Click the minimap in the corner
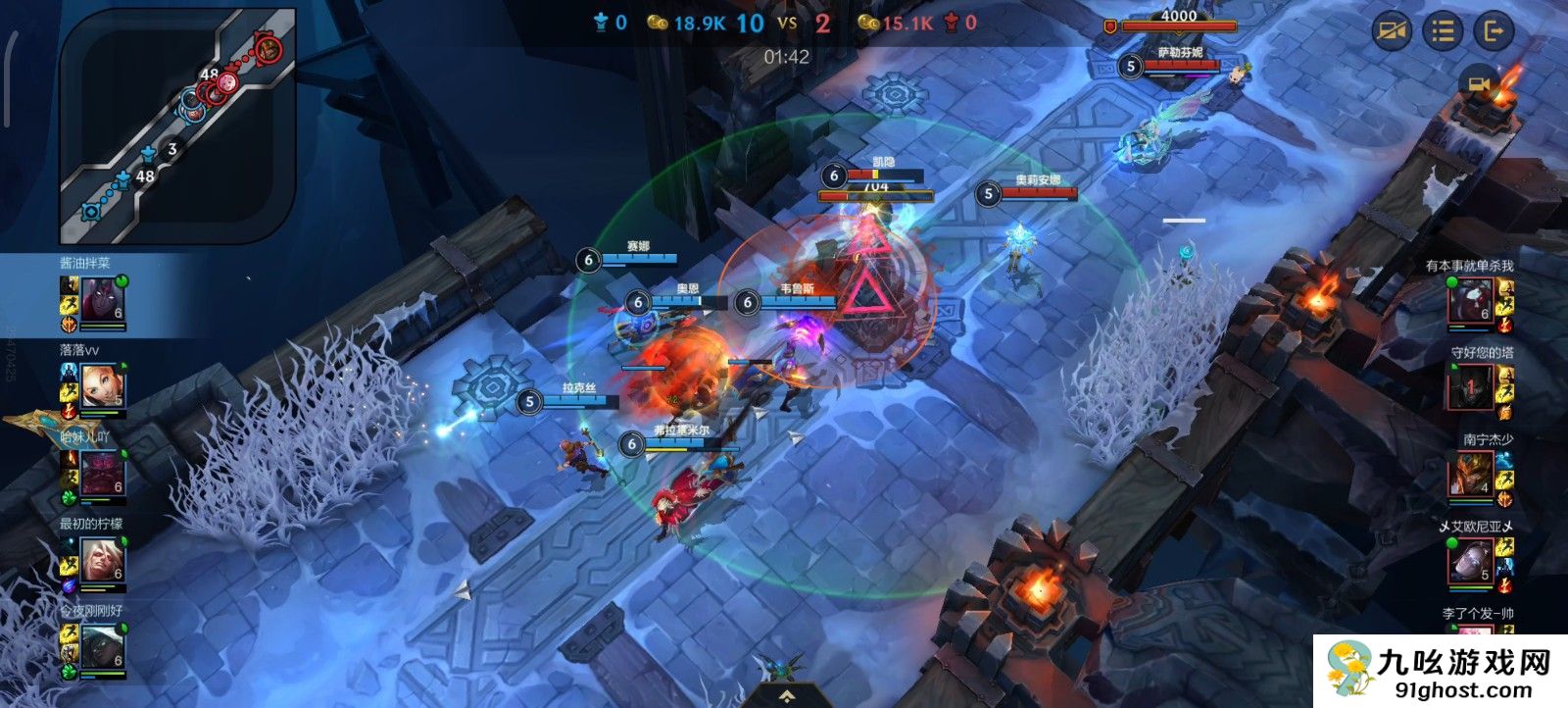Screen dimensions: 1568x708 [177, 126]
